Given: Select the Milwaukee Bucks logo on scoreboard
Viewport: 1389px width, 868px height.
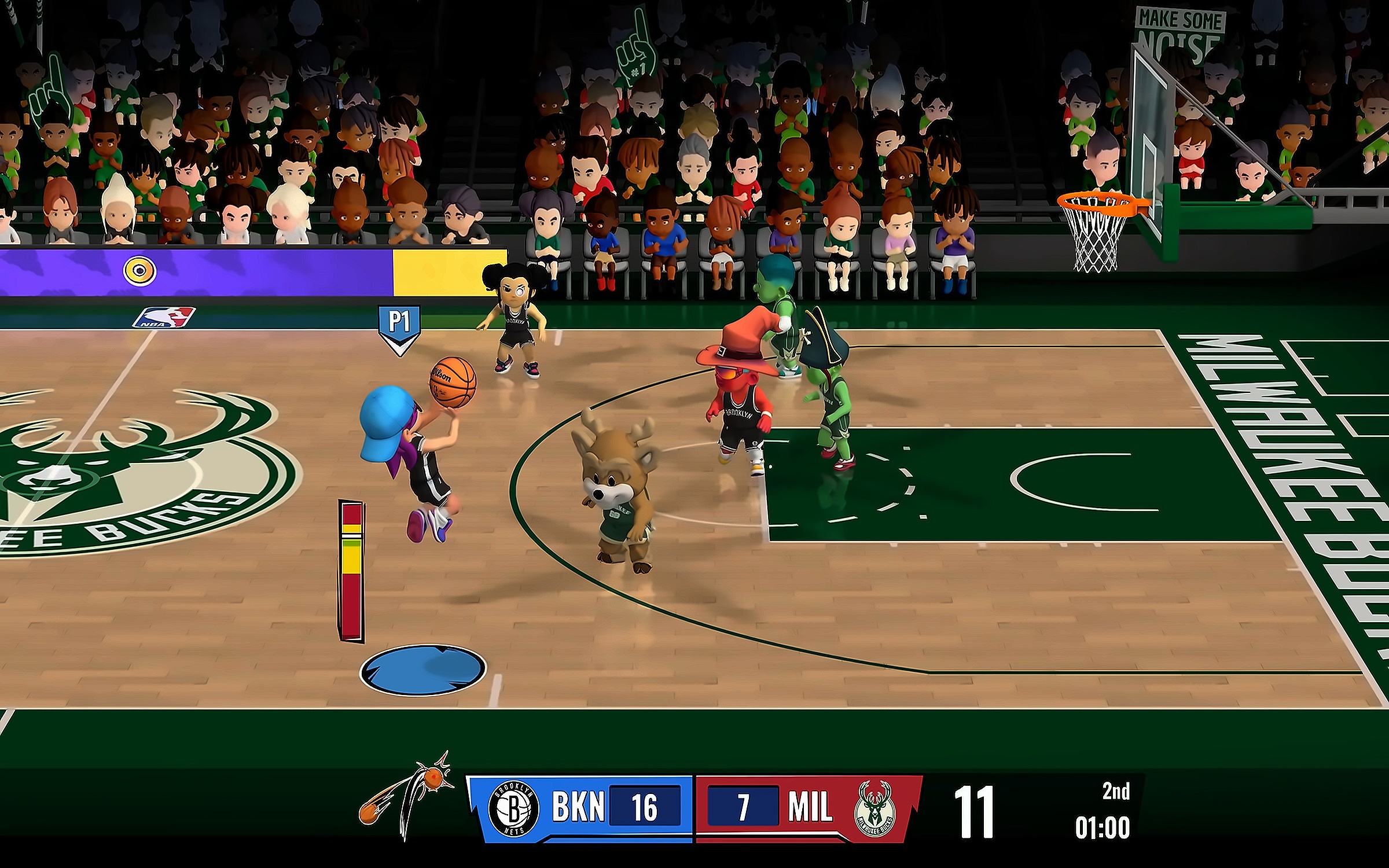Looking at the screenshot, I should (875, 810).
